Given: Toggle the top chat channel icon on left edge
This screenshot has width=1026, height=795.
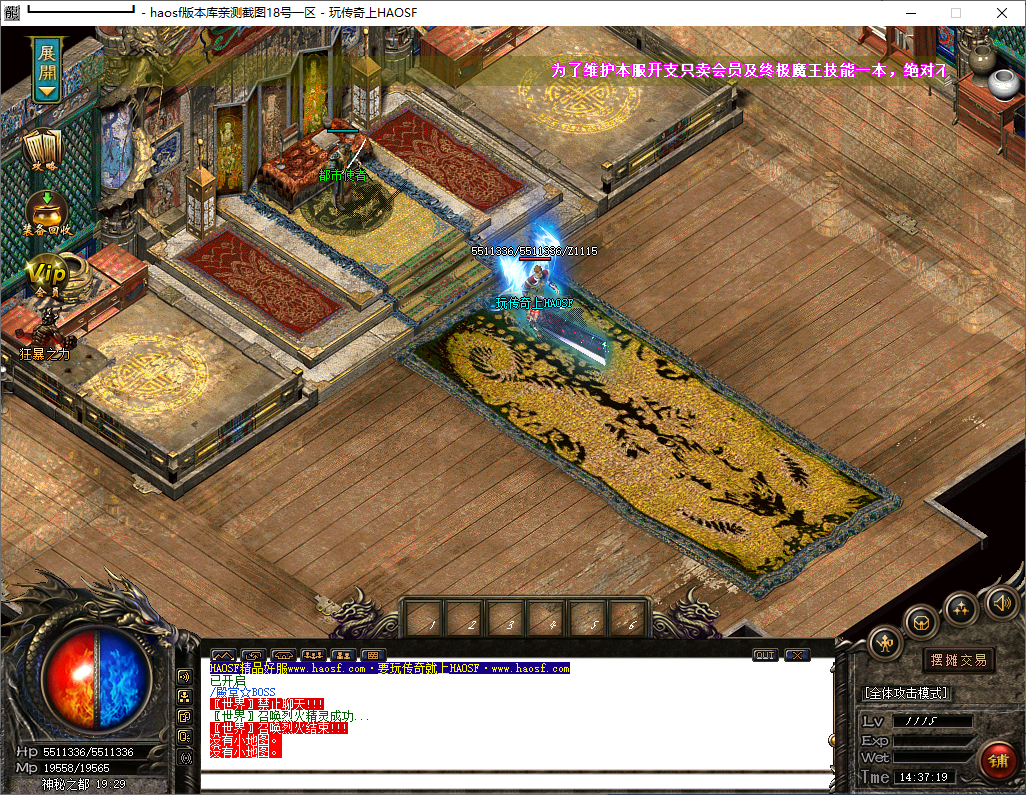Looking at the screenshot, I should tap(185, 677).
